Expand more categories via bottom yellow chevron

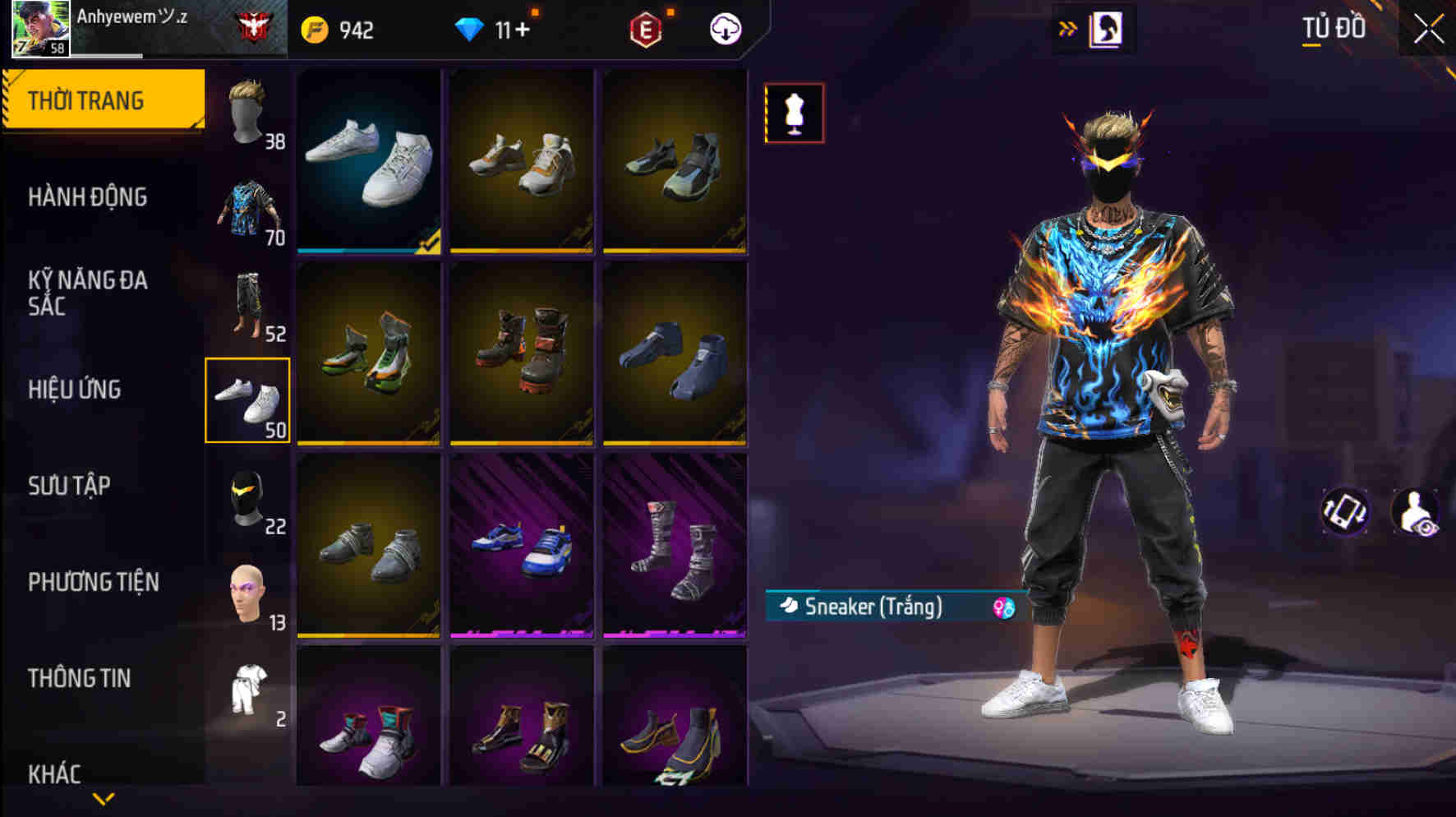click(x=104, y=798)
